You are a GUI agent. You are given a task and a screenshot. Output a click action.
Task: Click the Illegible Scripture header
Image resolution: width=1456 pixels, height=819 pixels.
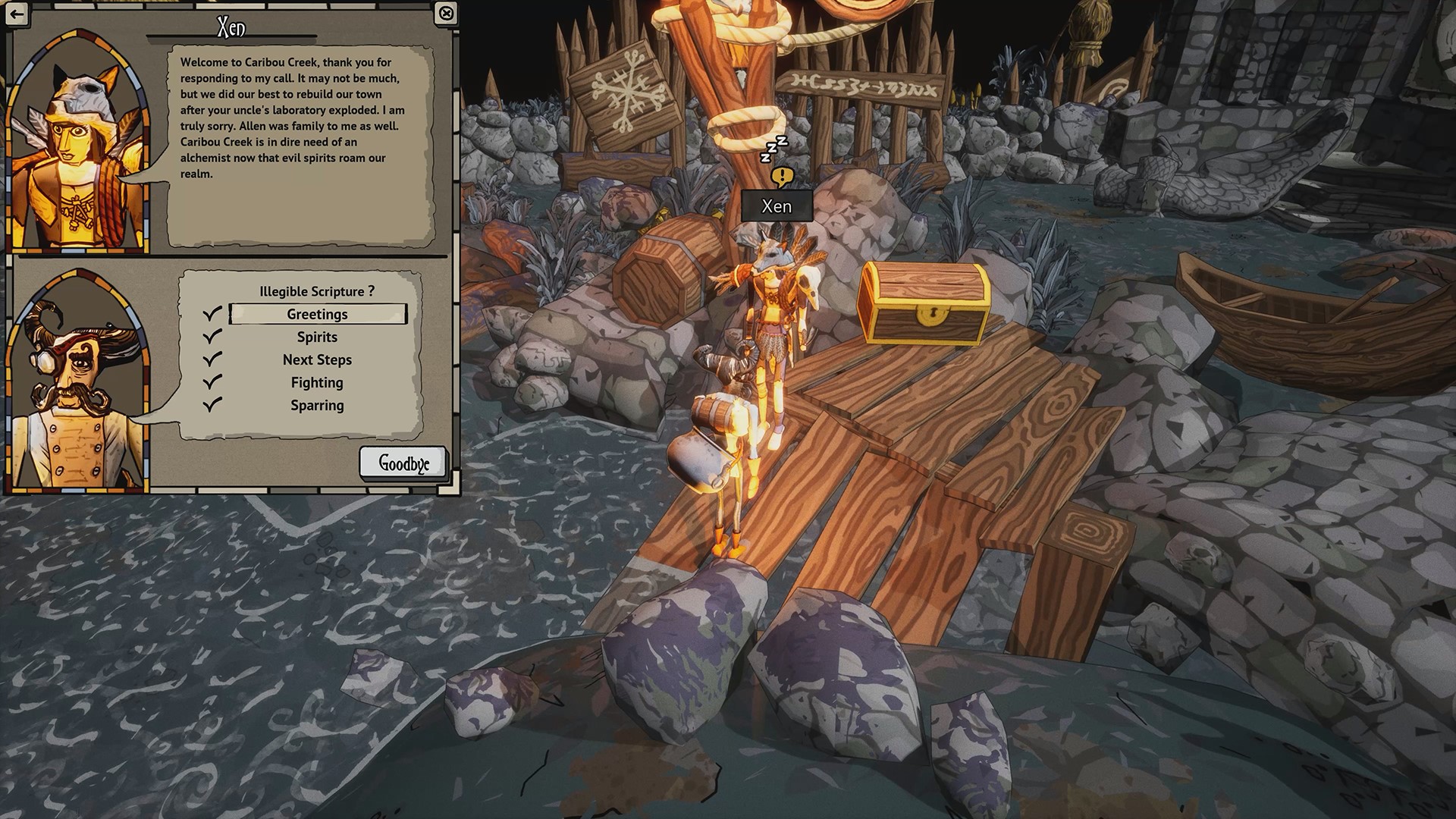[317, 290]
